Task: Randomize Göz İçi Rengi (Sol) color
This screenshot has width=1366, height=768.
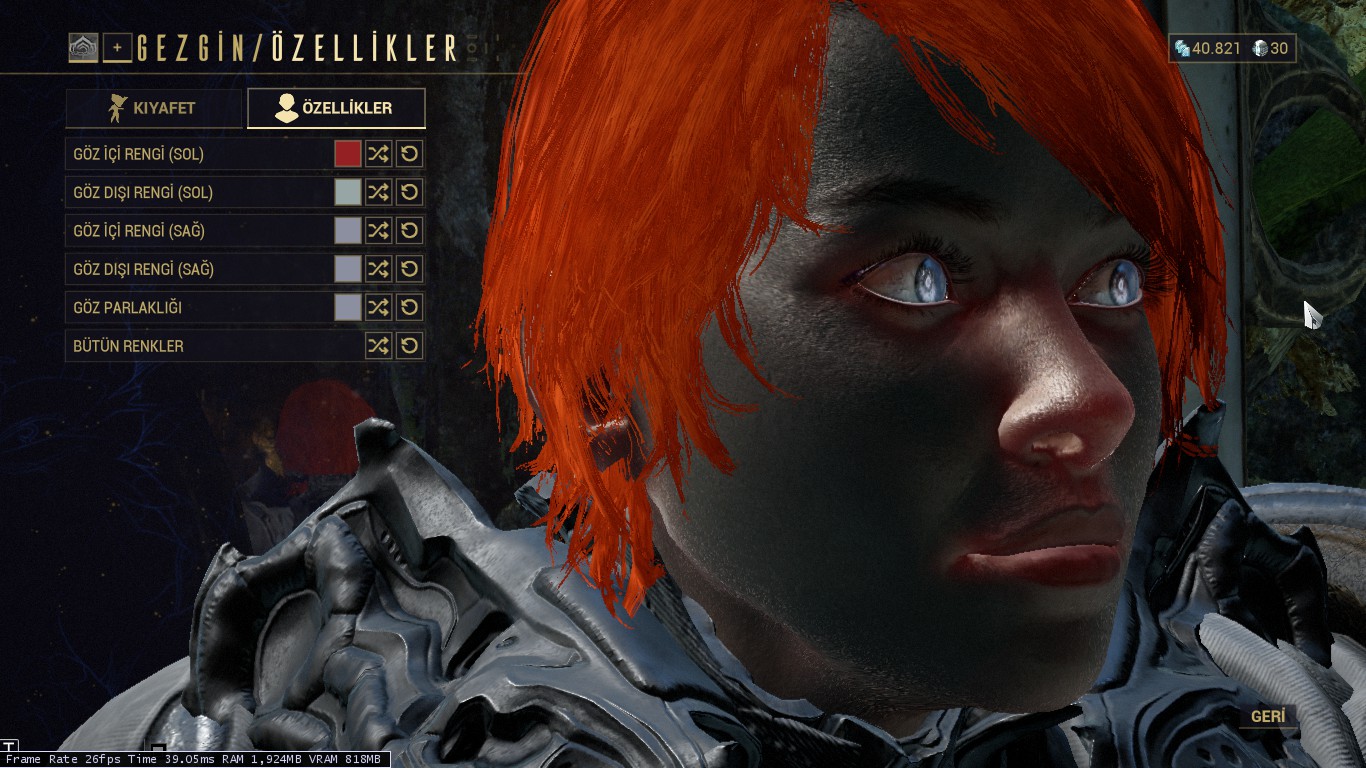Action: [378, 154]
